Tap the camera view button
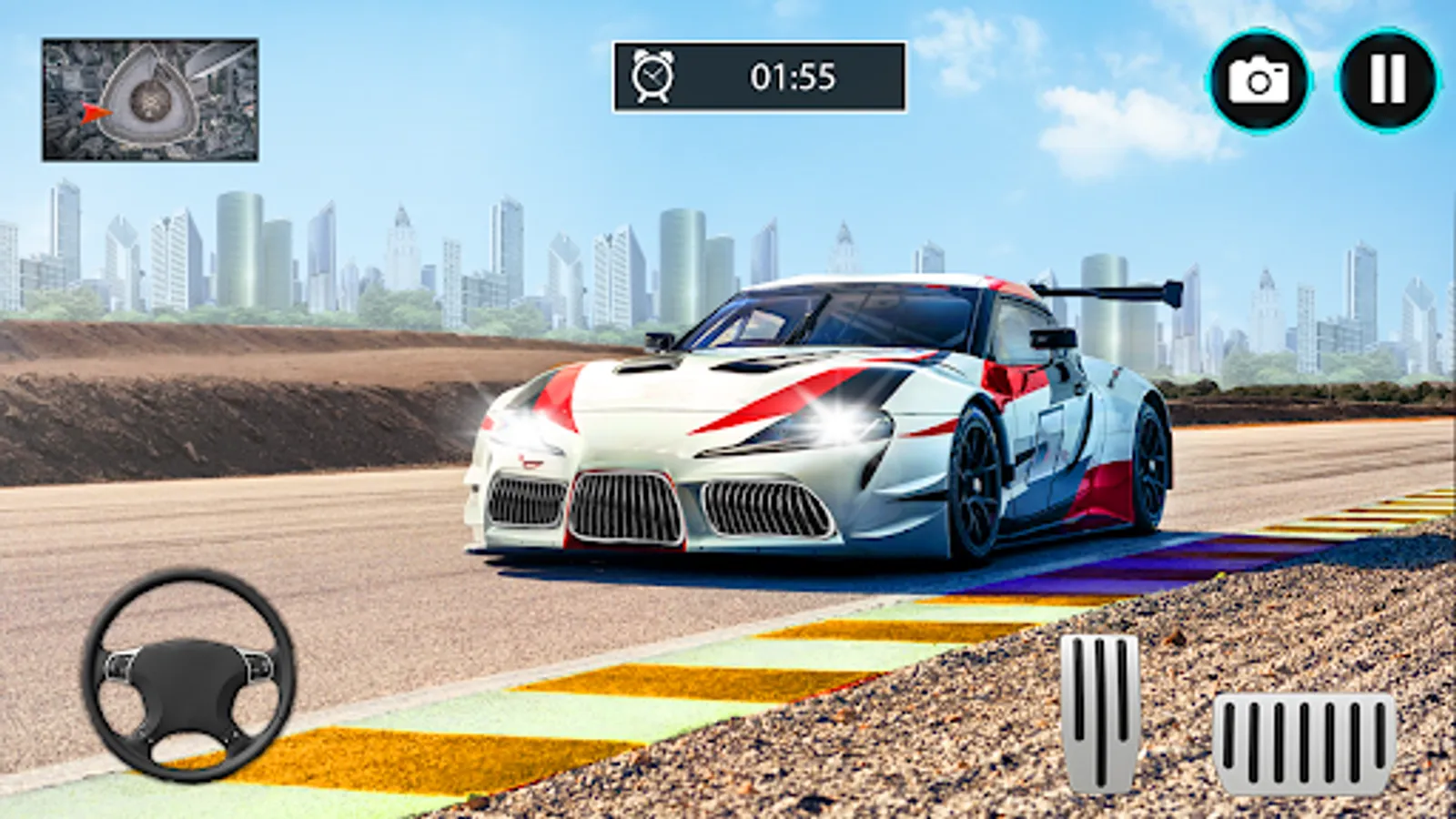Image resolution: width=1456 pixels, height=819 pixels. (x=1259, y=81)
